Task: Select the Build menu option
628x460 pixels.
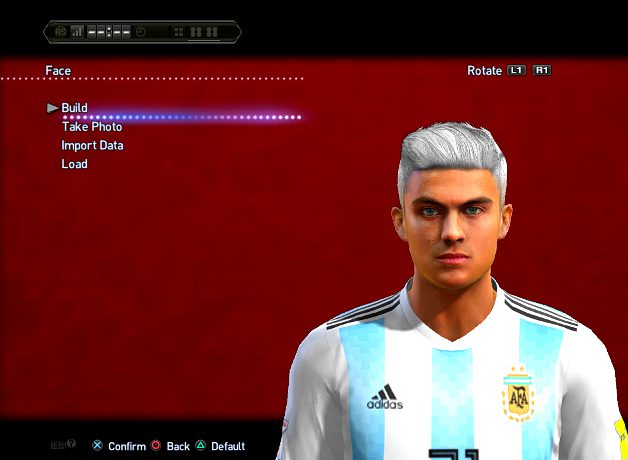Action: [74, 108]
